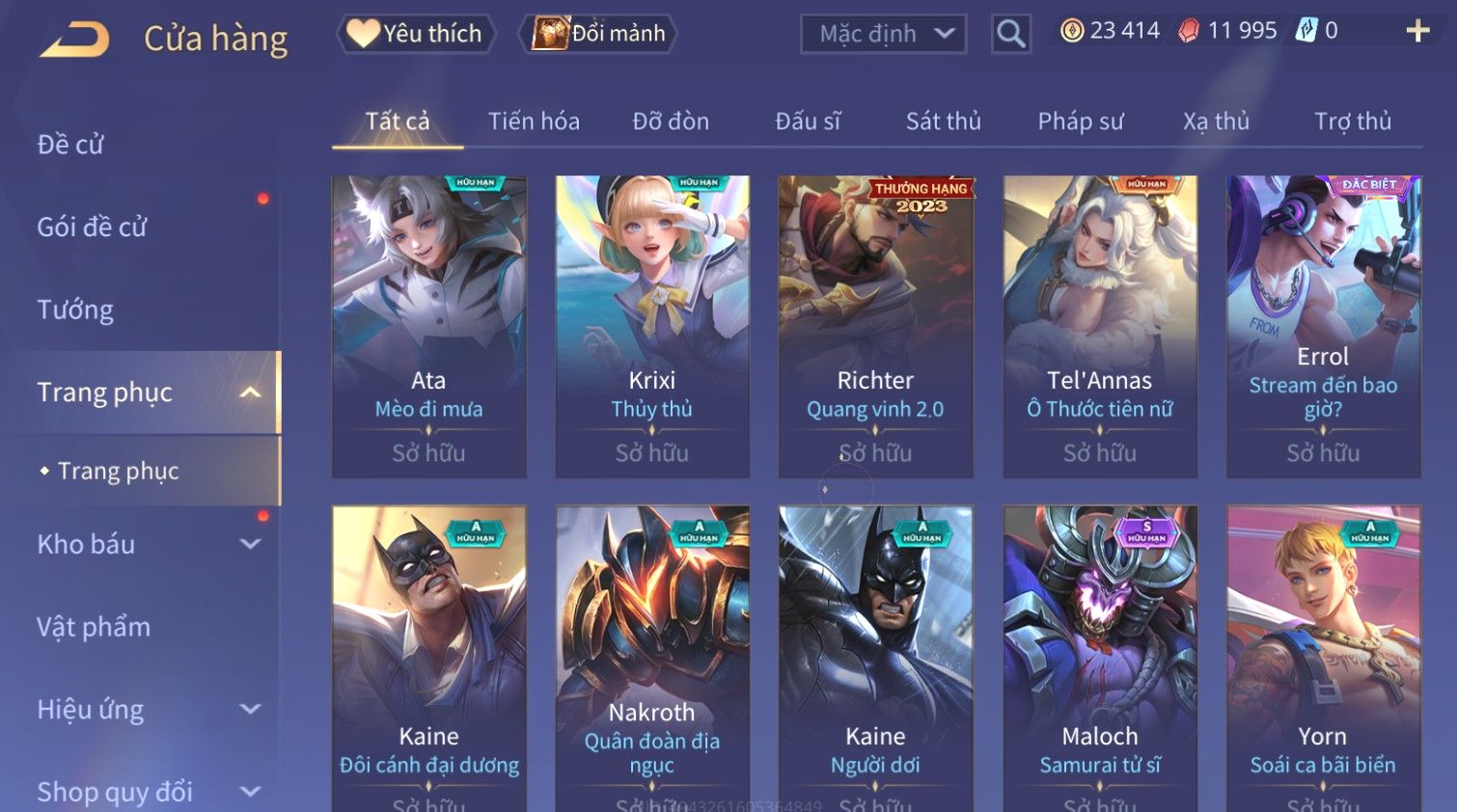The width and height of the screenshot is (1457, 812).
Task: Click the magnifying glass search icon
Action: [1010, 34]
